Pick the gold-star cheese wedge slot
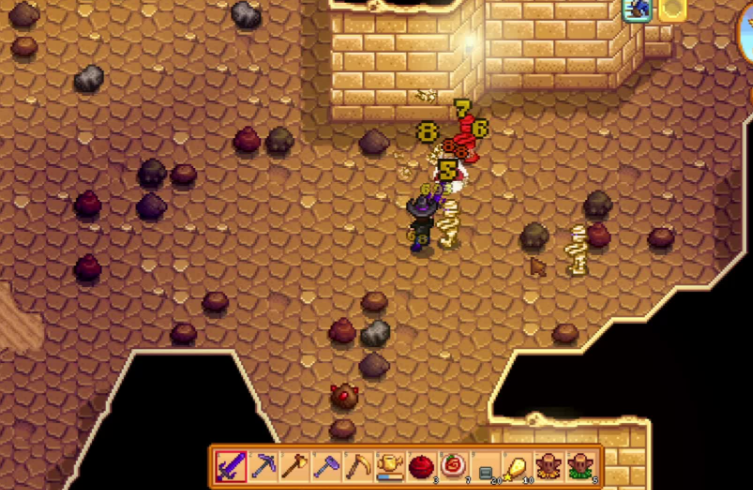 [516, 466]
